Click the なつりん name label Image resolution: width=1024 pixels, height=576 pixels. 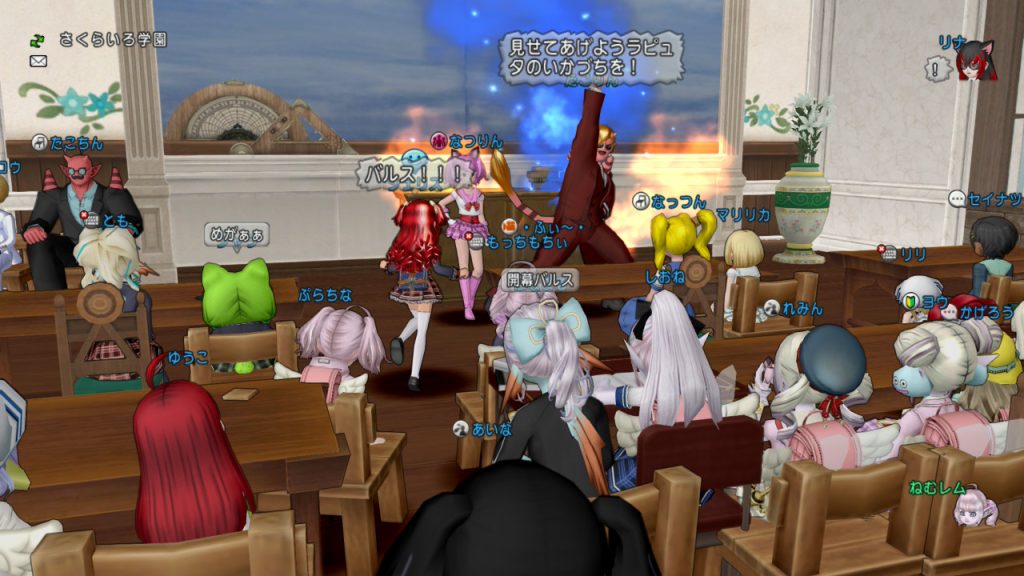[475, 141]
